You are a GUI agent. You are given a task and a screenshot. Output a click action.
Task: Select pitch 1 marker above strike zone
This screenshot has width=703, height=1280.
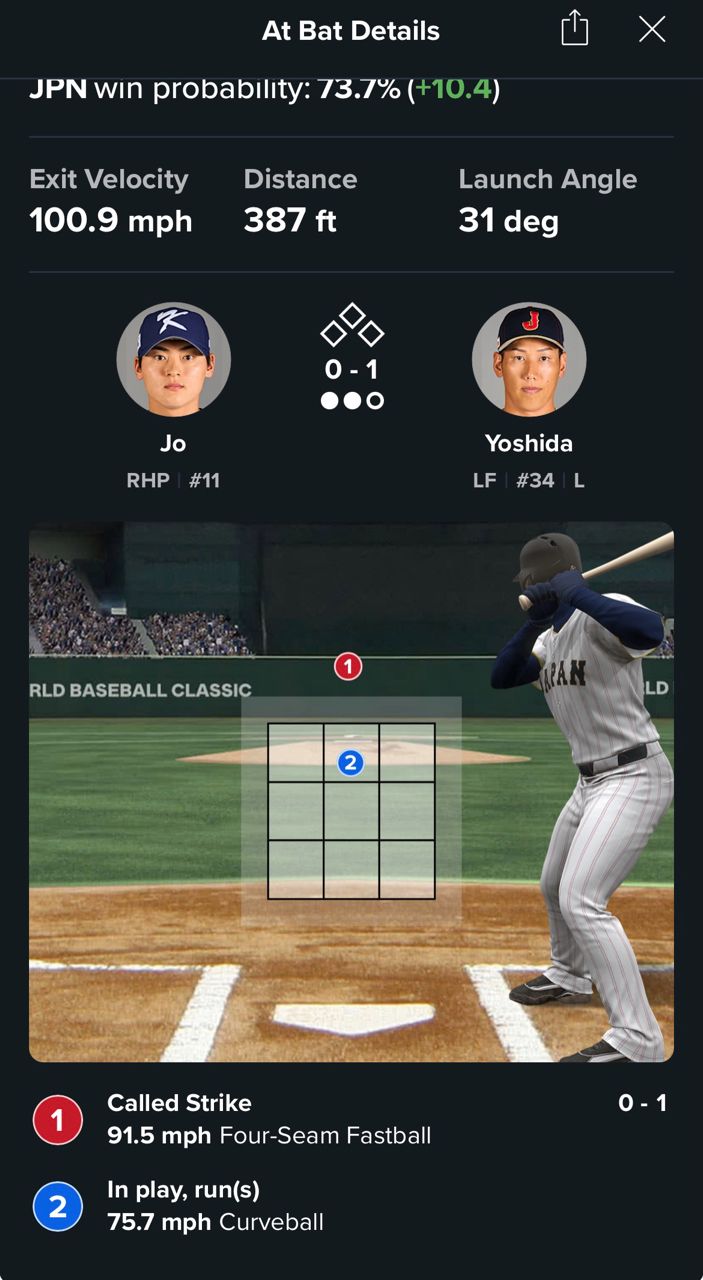tap(348, 666)
